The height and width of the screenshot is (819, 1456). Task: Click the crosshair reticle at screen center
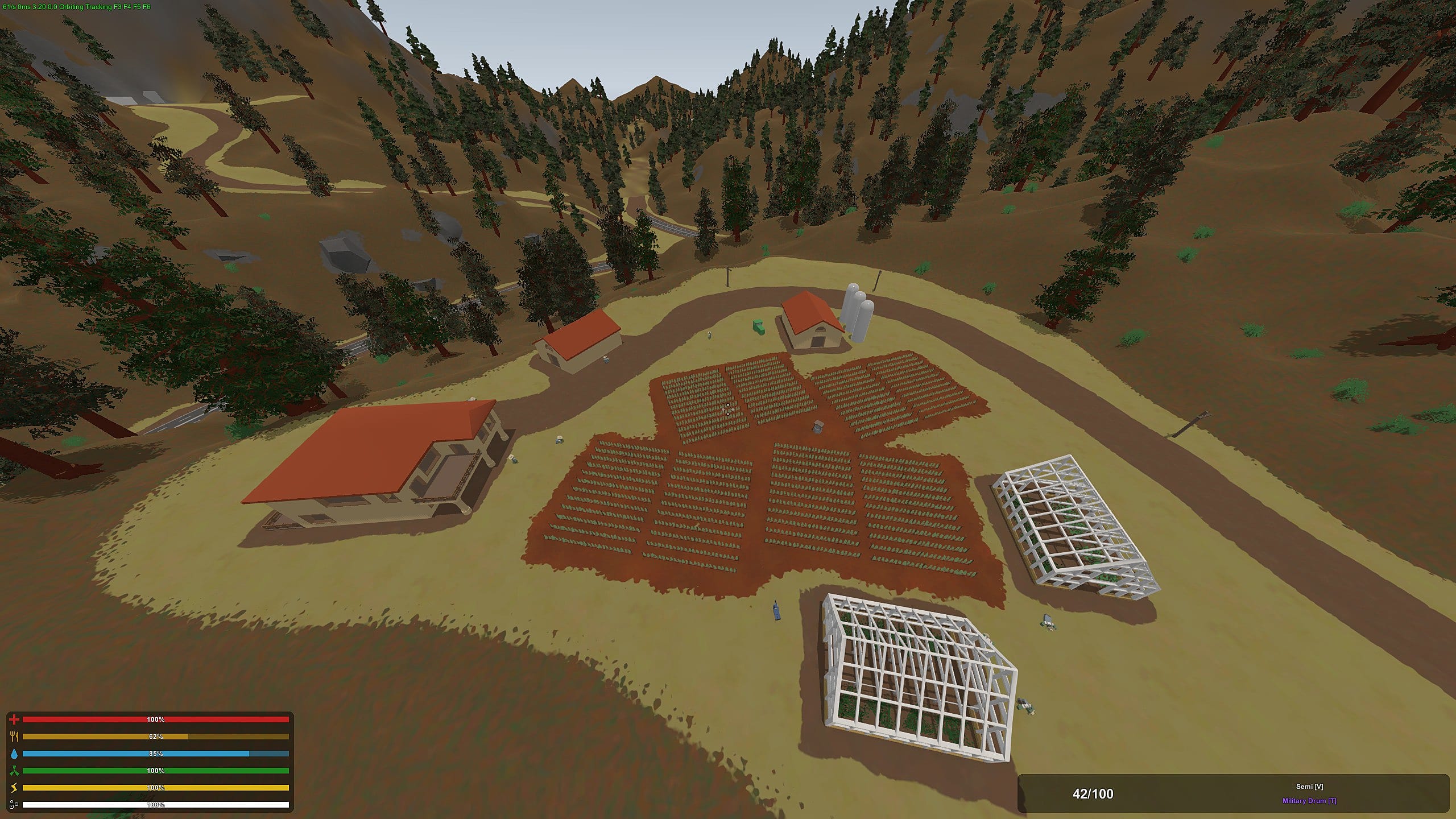727,408
